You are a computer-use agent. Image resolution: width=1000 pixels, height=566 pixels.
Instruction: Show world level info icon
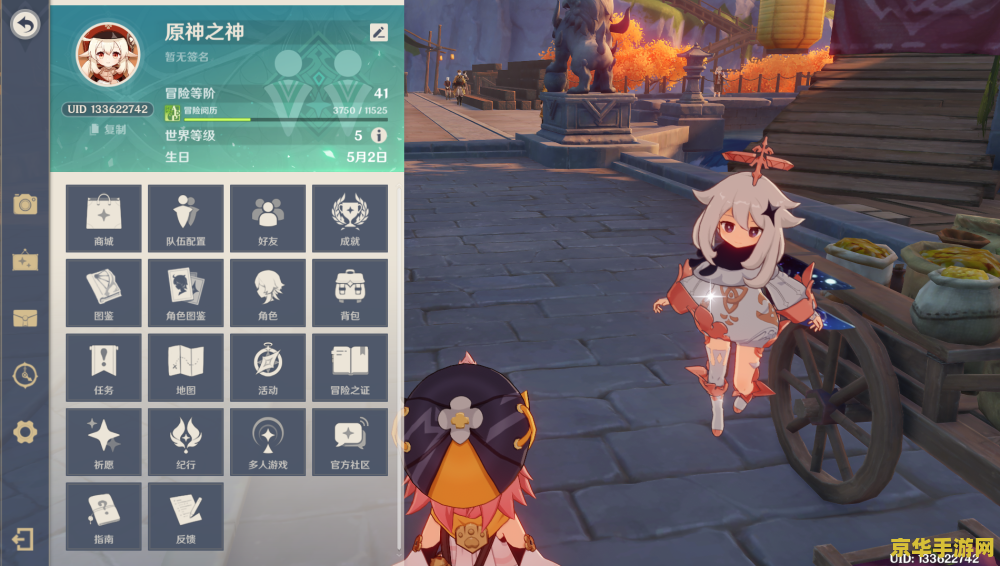click(x=379, y=135)
